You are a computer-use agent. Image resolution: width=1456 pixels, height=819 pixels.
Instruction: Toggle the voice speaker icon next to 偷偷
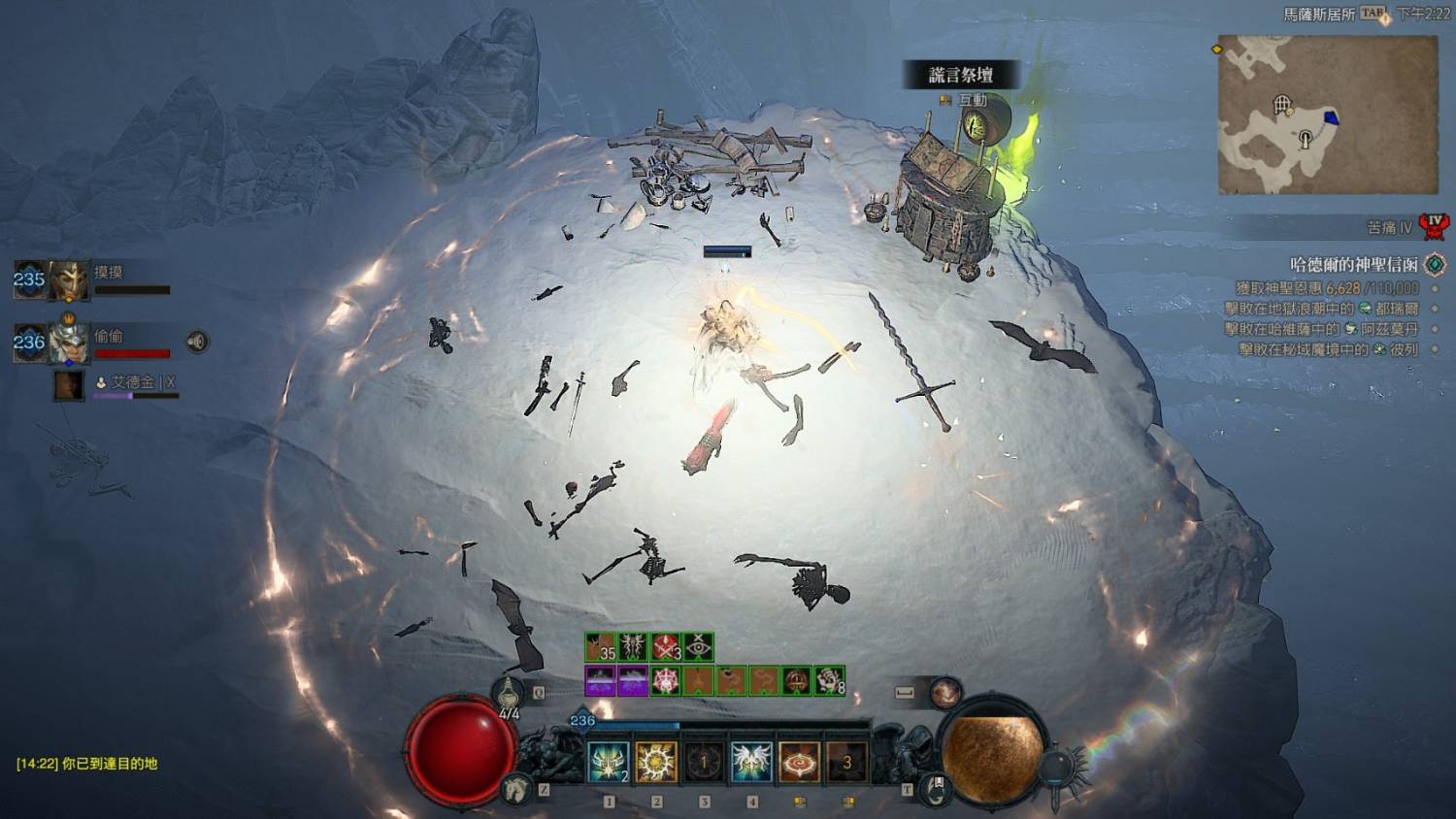(197, 342)
